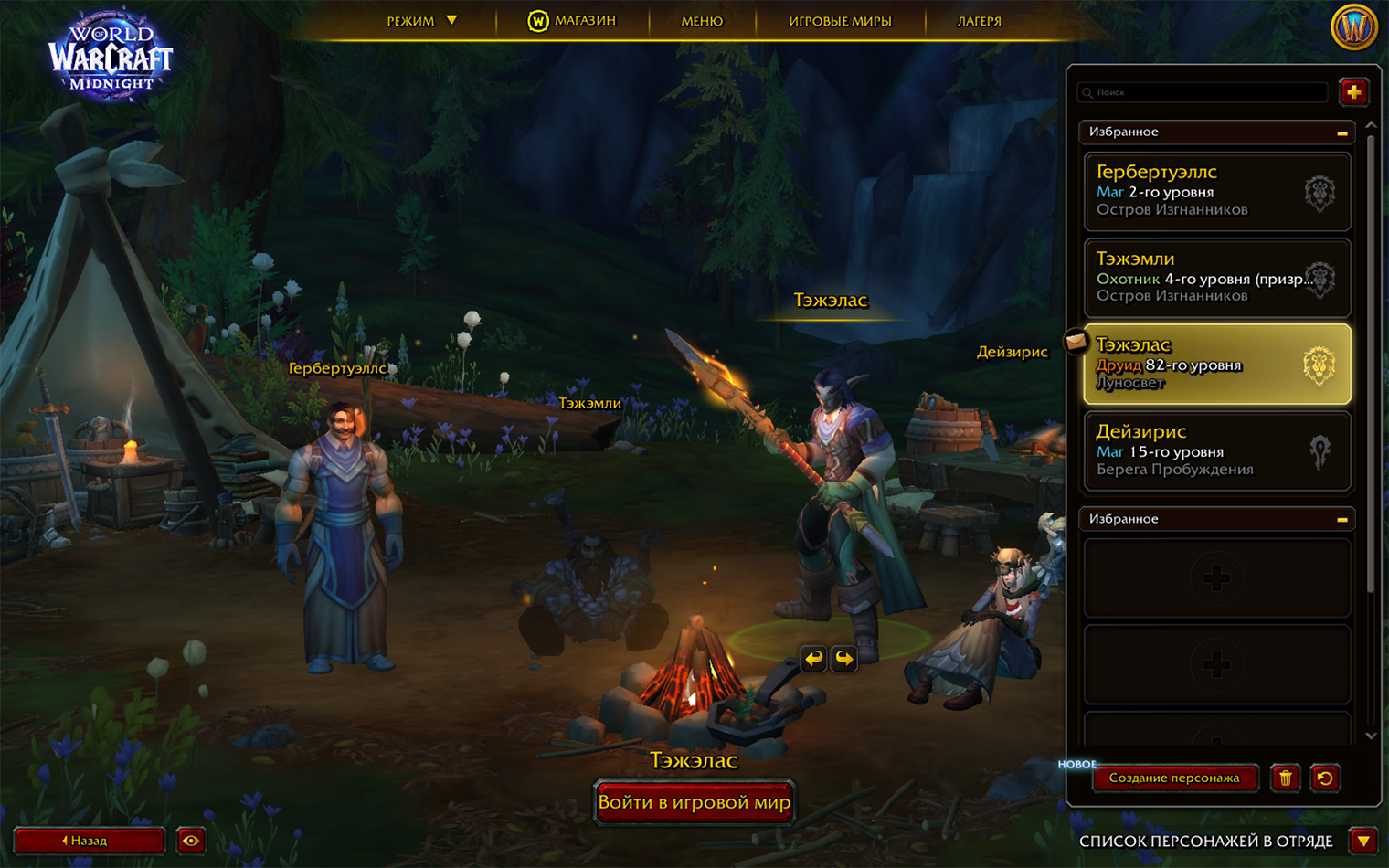
Task: Open the Магазин shop
Action: coord(572,21)
